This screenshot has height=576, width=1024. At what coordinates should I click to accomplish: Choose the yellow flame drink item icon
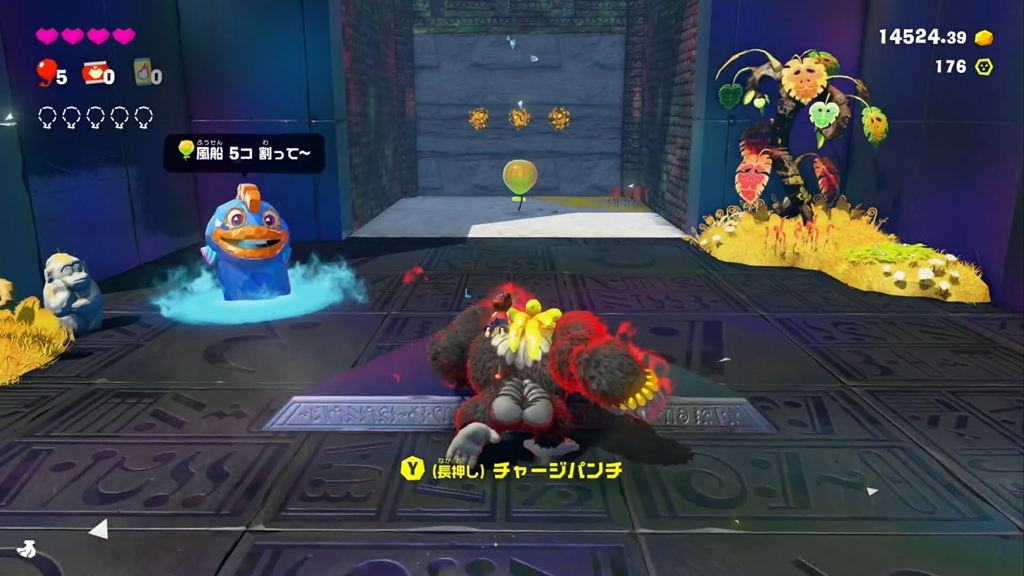pos(143,71)
